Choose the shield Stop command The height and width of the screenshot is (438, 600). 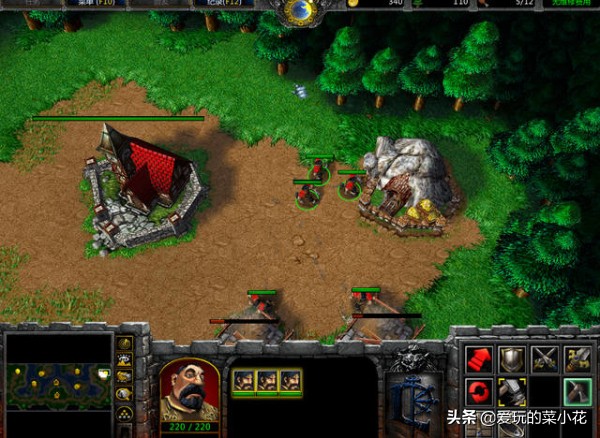coord(511,359)
